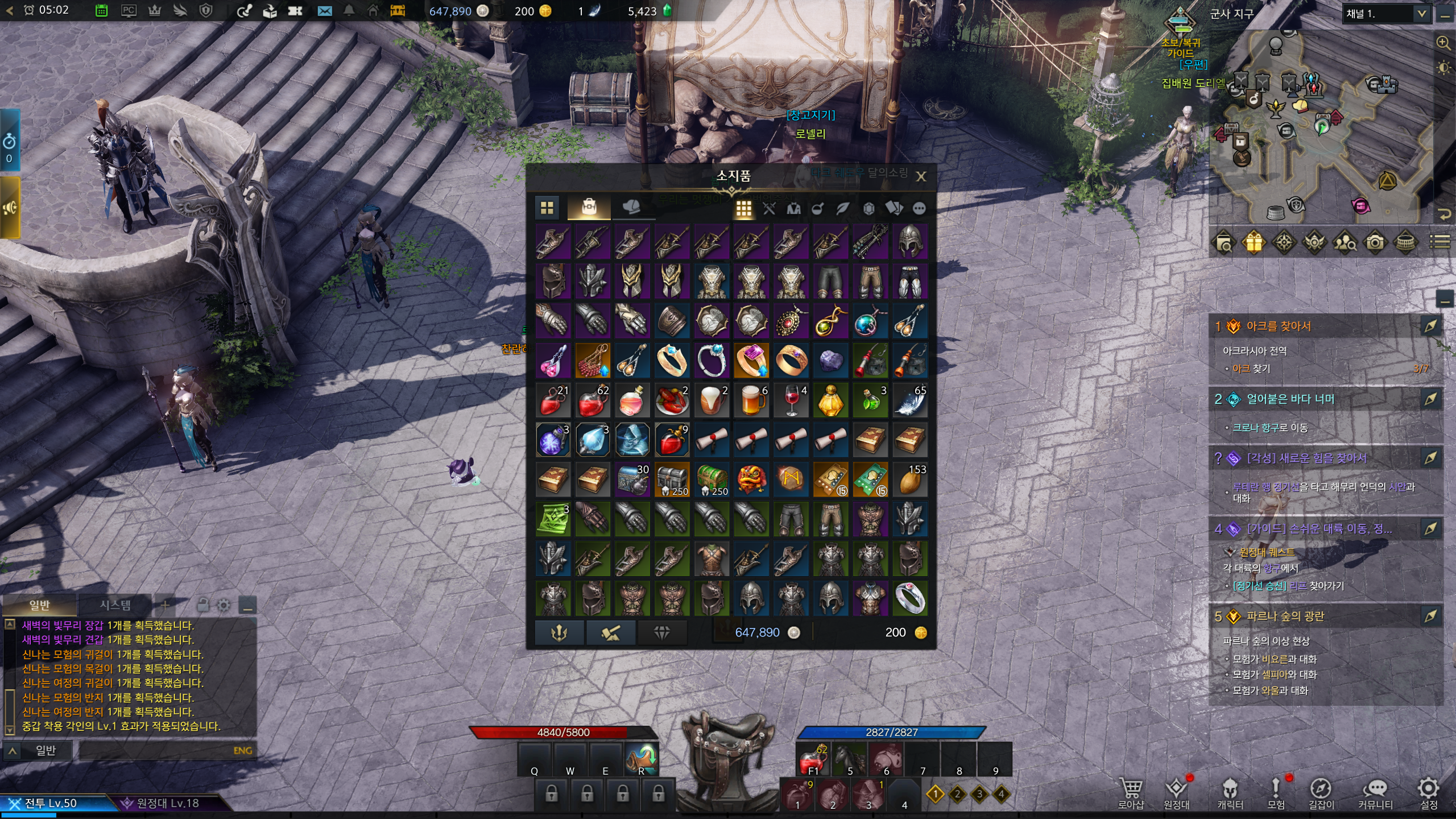Image resolution: width=1456 pixels, height=819 pixels.
Task: Close the 소지품 inventory window
Action: (x=921, y=177)
